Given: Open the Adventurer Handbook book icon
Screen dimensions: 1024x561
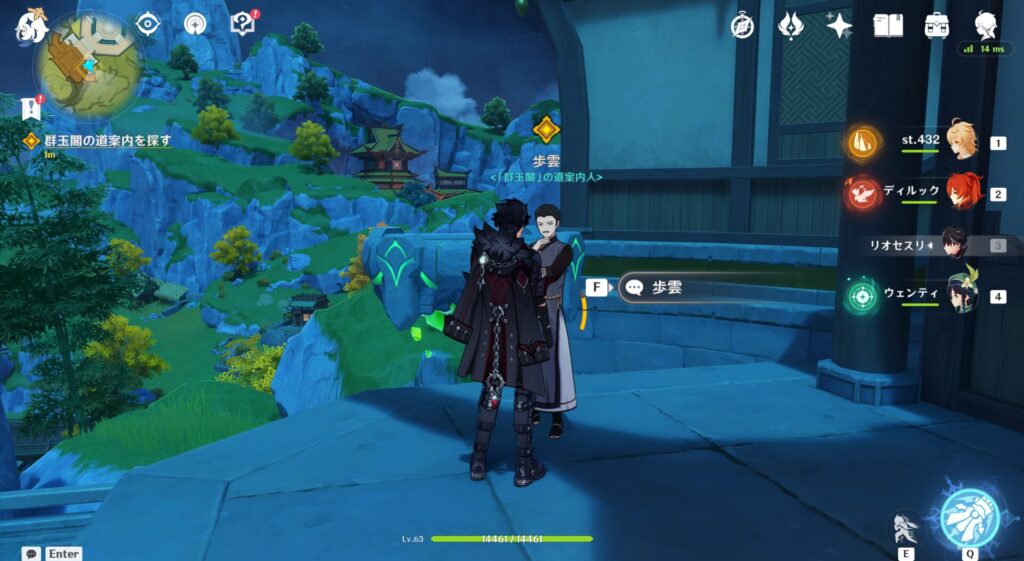Looking at the screenshot, I should pos(888,26).
